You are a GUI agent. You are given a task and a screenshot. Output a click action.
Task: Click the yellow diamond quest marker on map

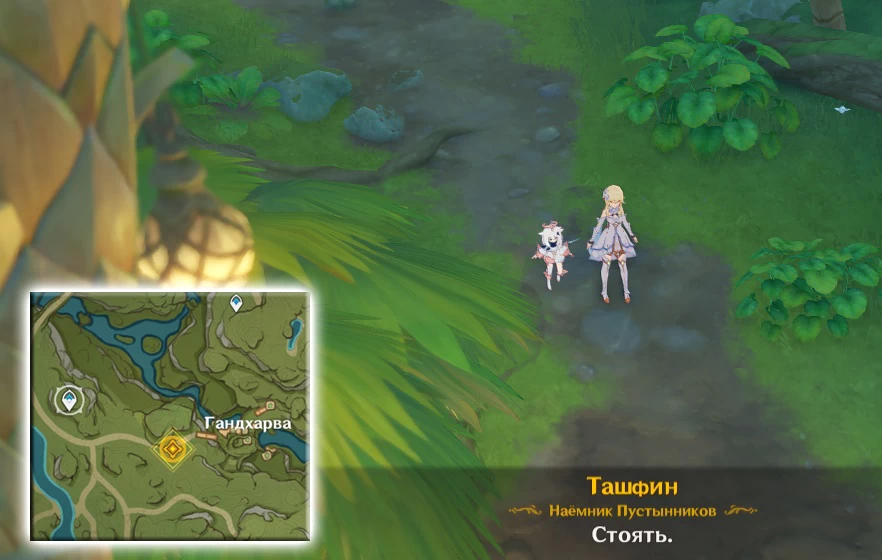172,448
